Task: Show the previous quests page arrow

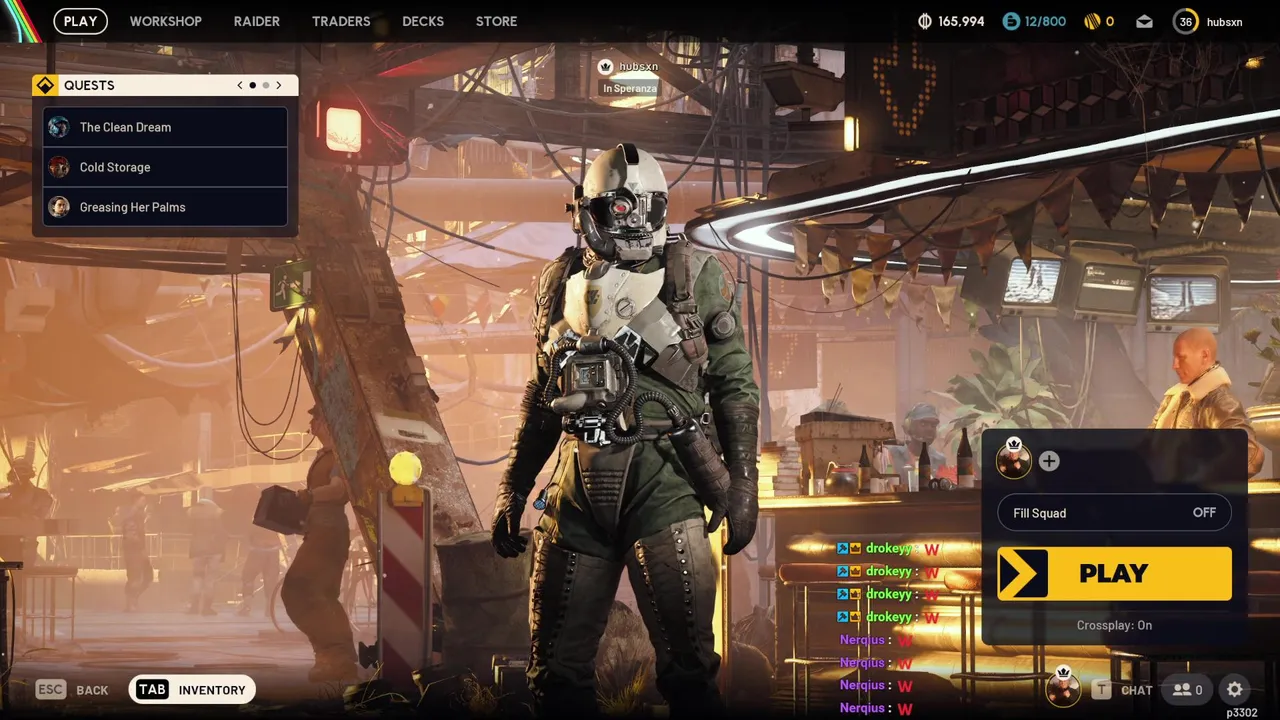Action: (240, 85)
